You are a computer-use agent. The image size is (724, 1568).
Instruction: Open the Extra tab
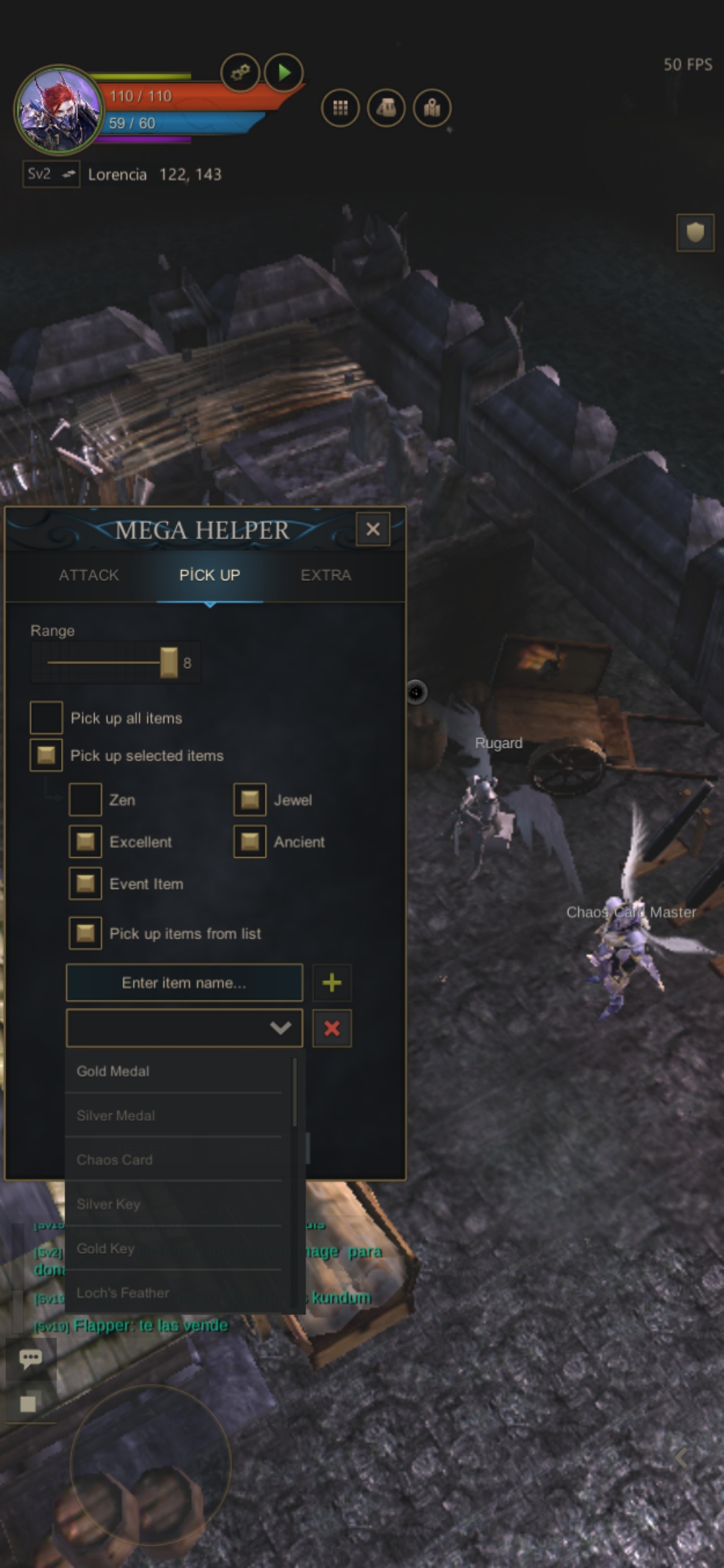click(x=326, y=575)
